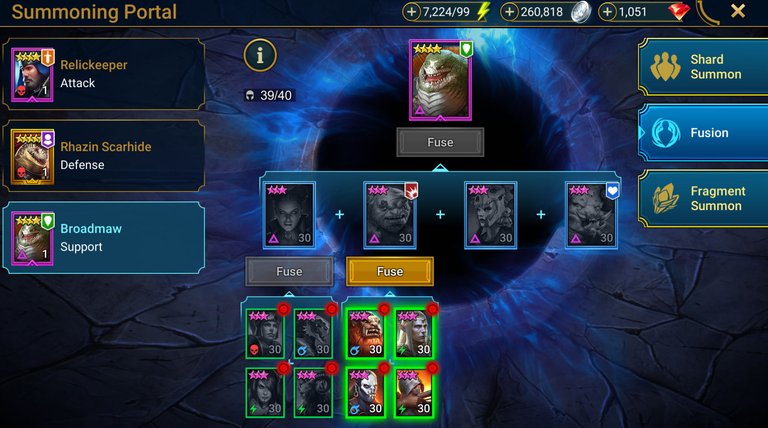Viewport: 768px width, 428px height.
Task: Select the large Broadmaw portrait at the top
Action: click(x=440, y=80)
